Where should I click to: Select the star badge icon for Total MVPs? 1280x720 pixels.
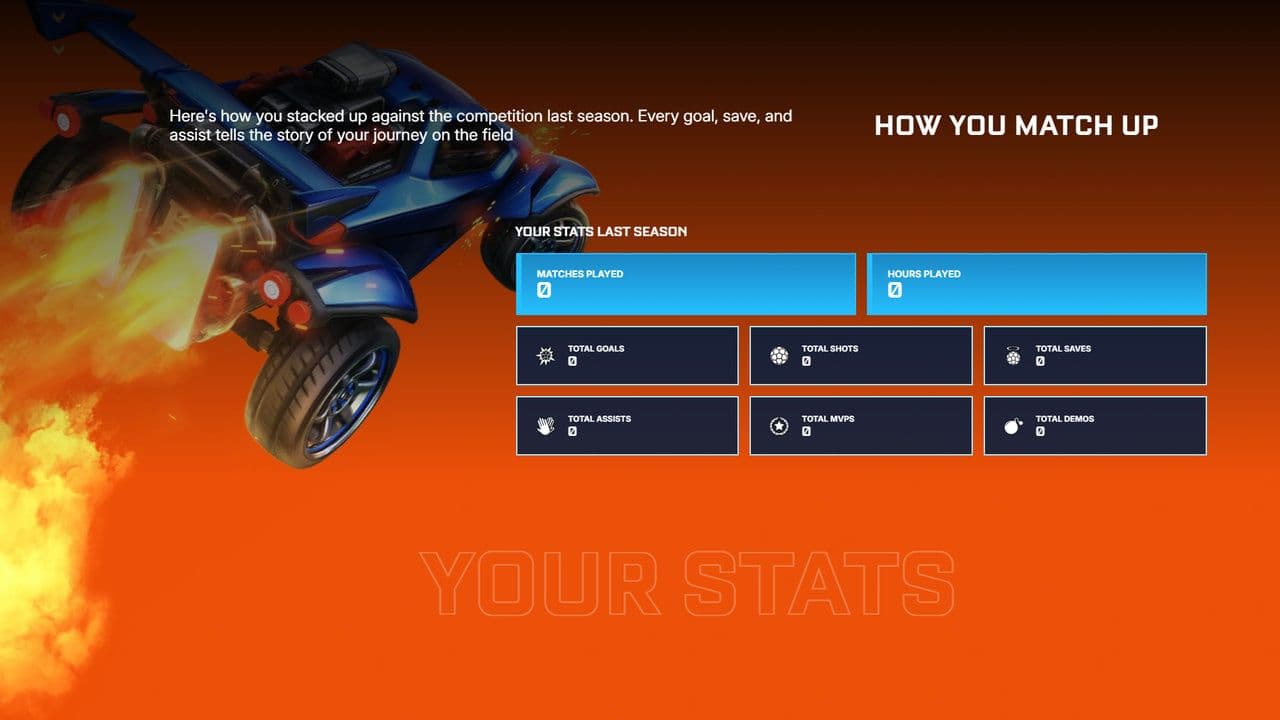(x=778, y=425)
